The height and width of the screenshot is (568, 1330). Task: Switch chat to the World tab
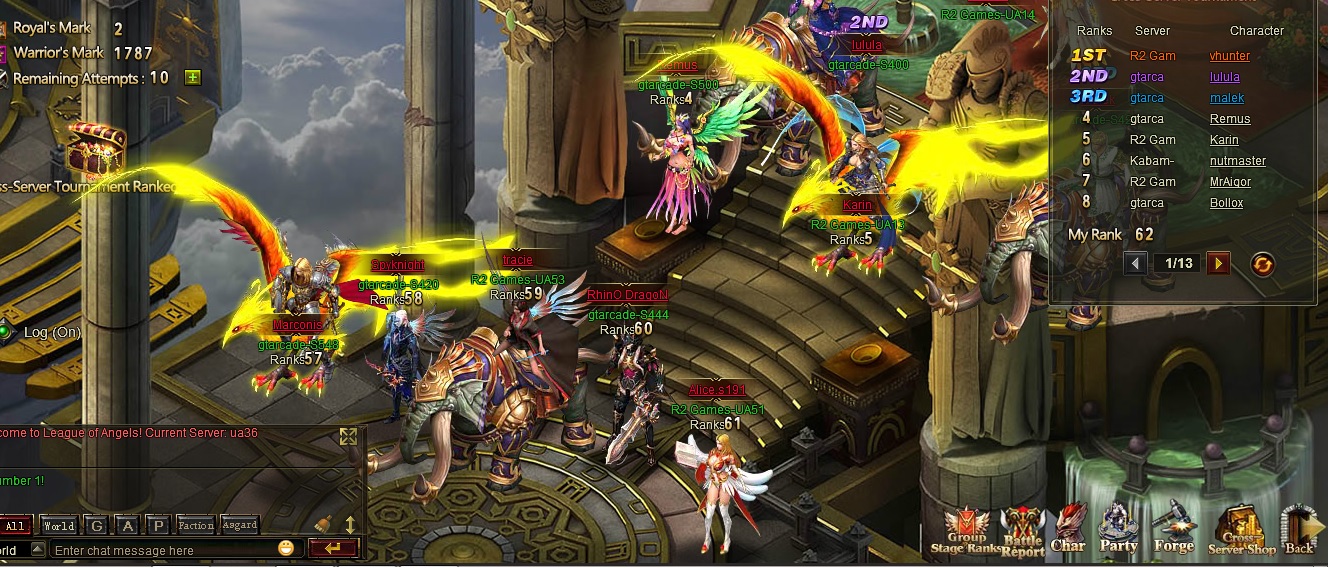pos(59,525)
